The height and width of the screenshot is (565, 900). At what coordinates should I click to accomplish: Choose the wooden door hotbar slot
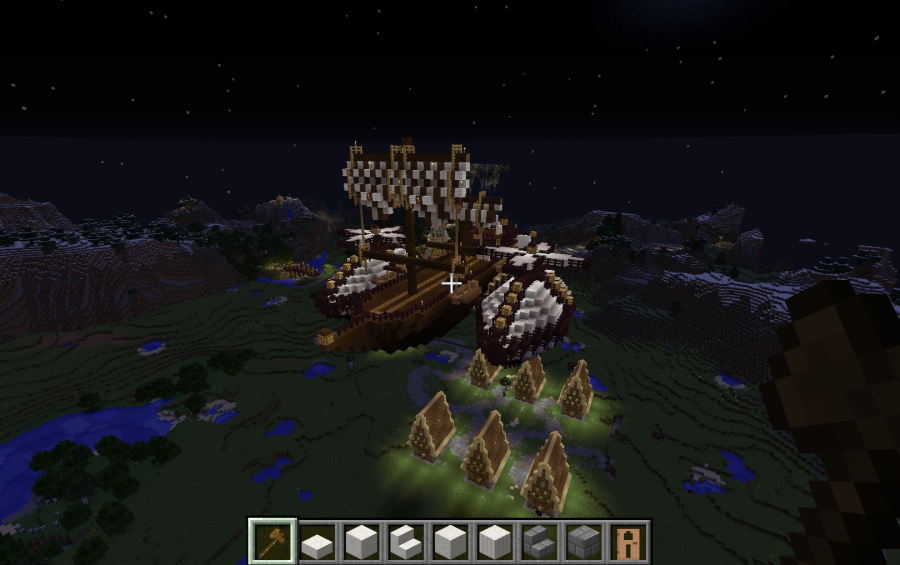tap(626, 542)
